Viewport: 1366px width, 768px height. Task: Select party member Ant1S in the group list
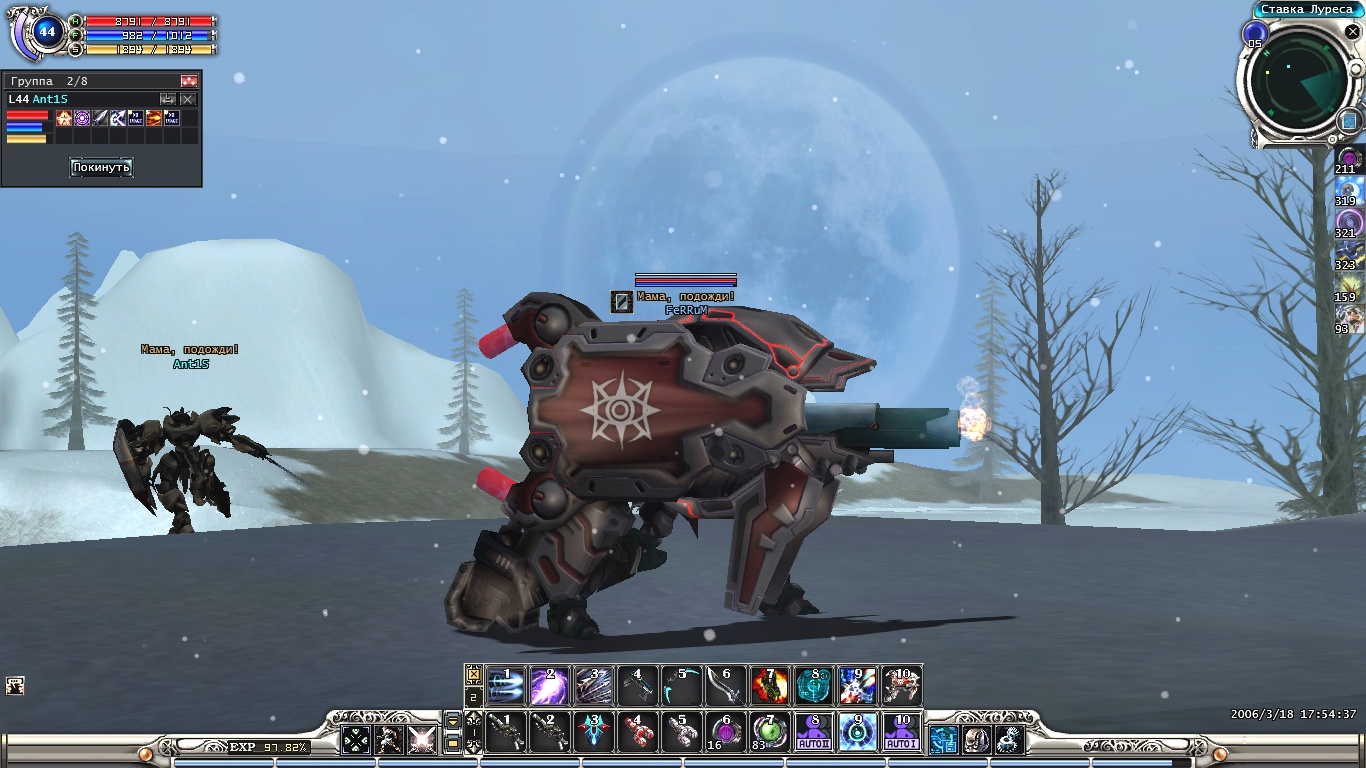[x=52, y=99]
